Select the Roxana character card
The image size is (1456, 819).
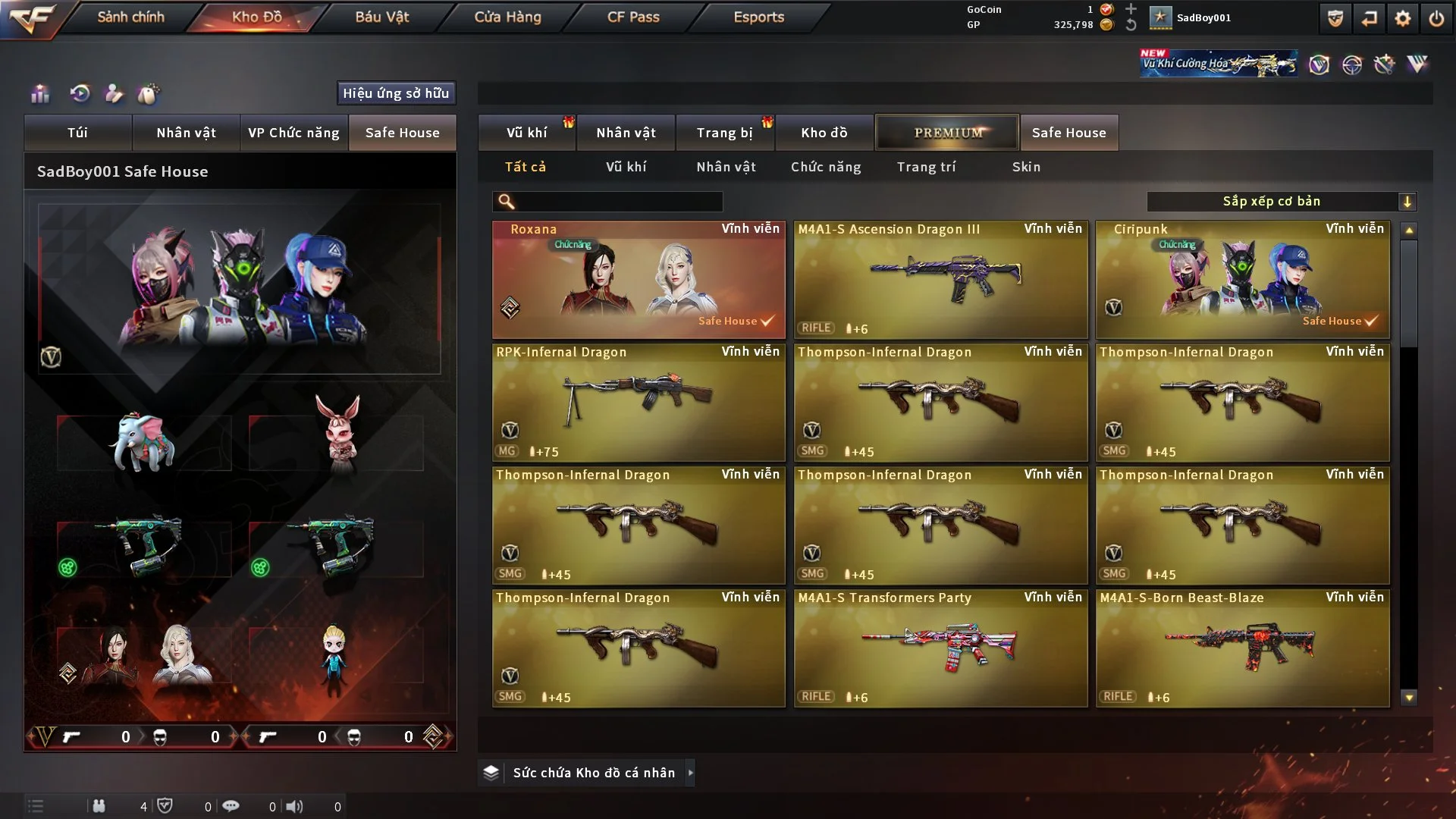[x=639, y=280]
